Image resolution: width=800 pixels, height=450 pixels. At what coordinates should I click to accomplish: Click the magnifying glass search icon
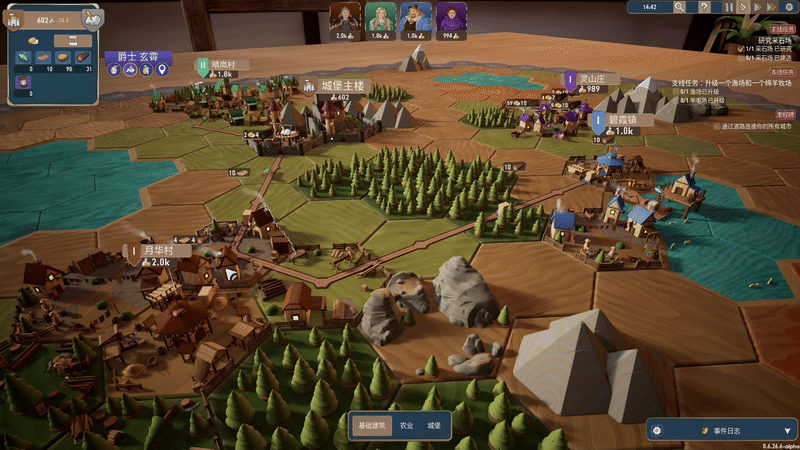pos(680,7)
